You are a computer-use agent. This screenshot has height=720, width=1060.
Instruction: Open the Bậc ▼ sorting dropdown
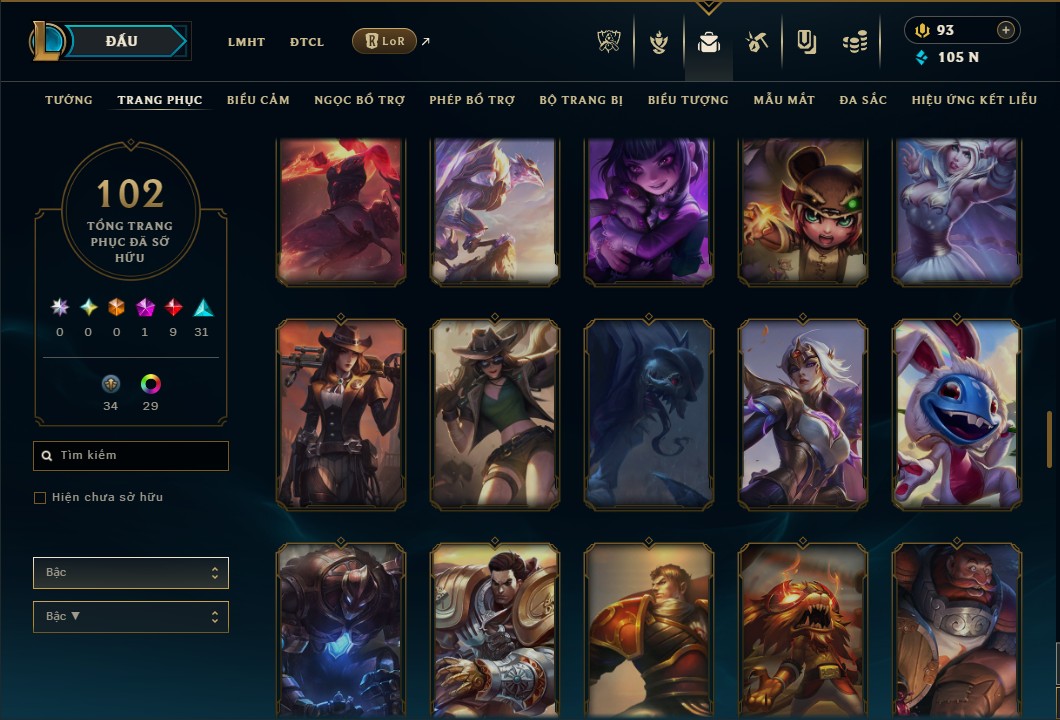tap(131, 617)
